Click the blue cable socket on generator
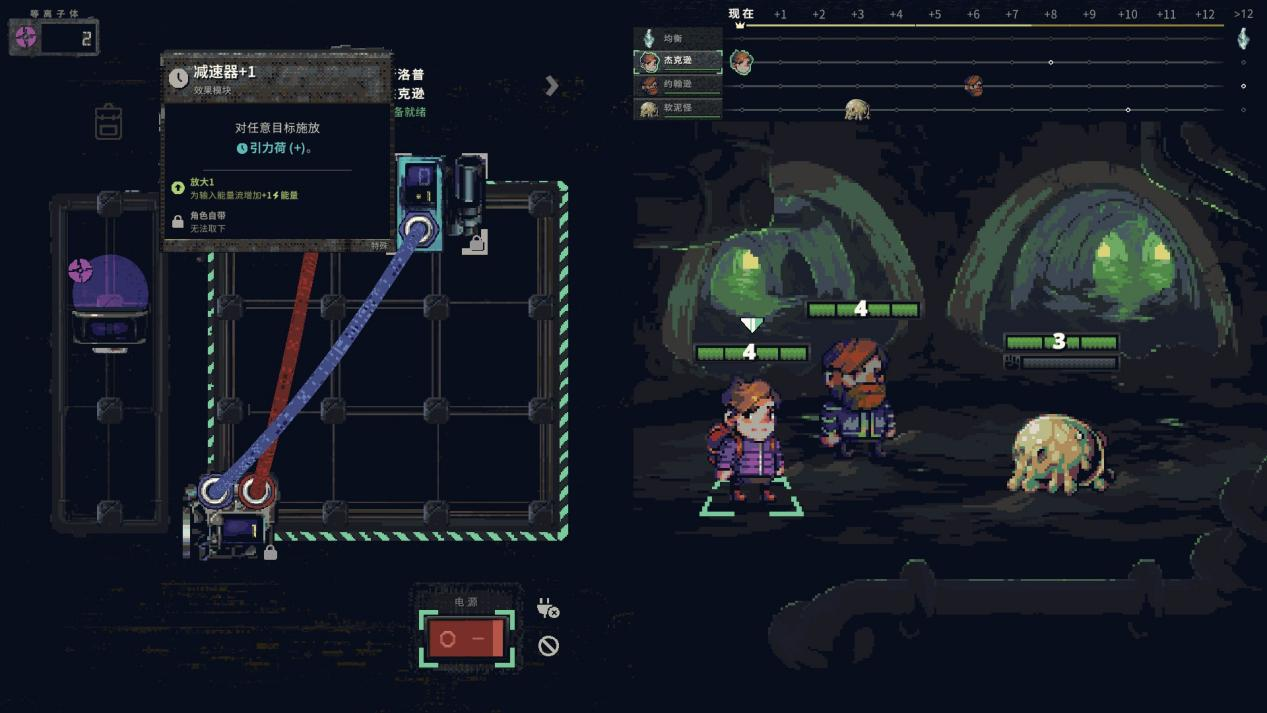 click(x=215, y=491)
